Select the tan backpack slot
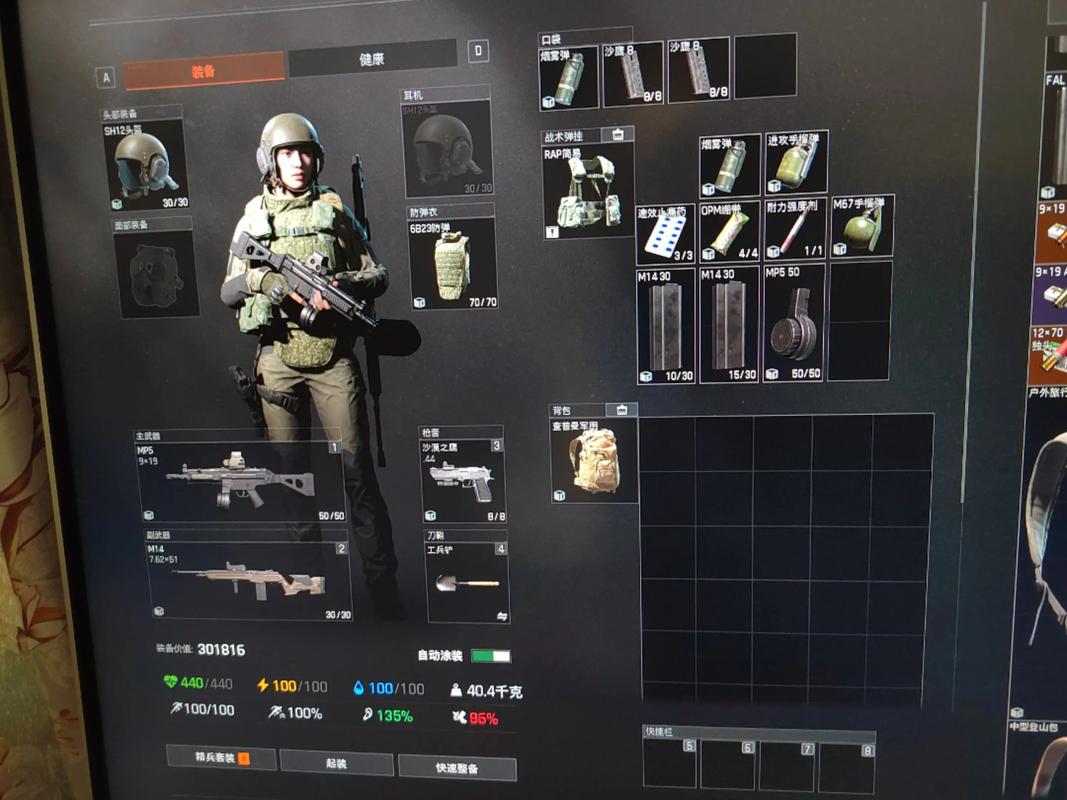Screen dimensions: 1067x800 (594, 459)
